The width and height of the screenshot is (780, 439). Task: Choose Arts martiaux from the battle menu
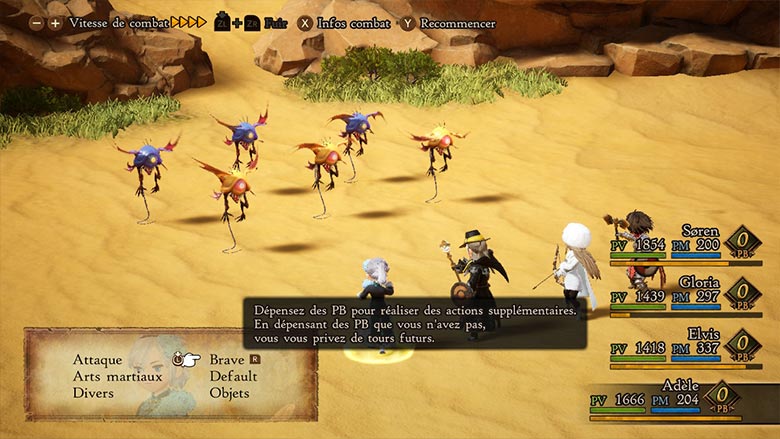coord(117,377)
